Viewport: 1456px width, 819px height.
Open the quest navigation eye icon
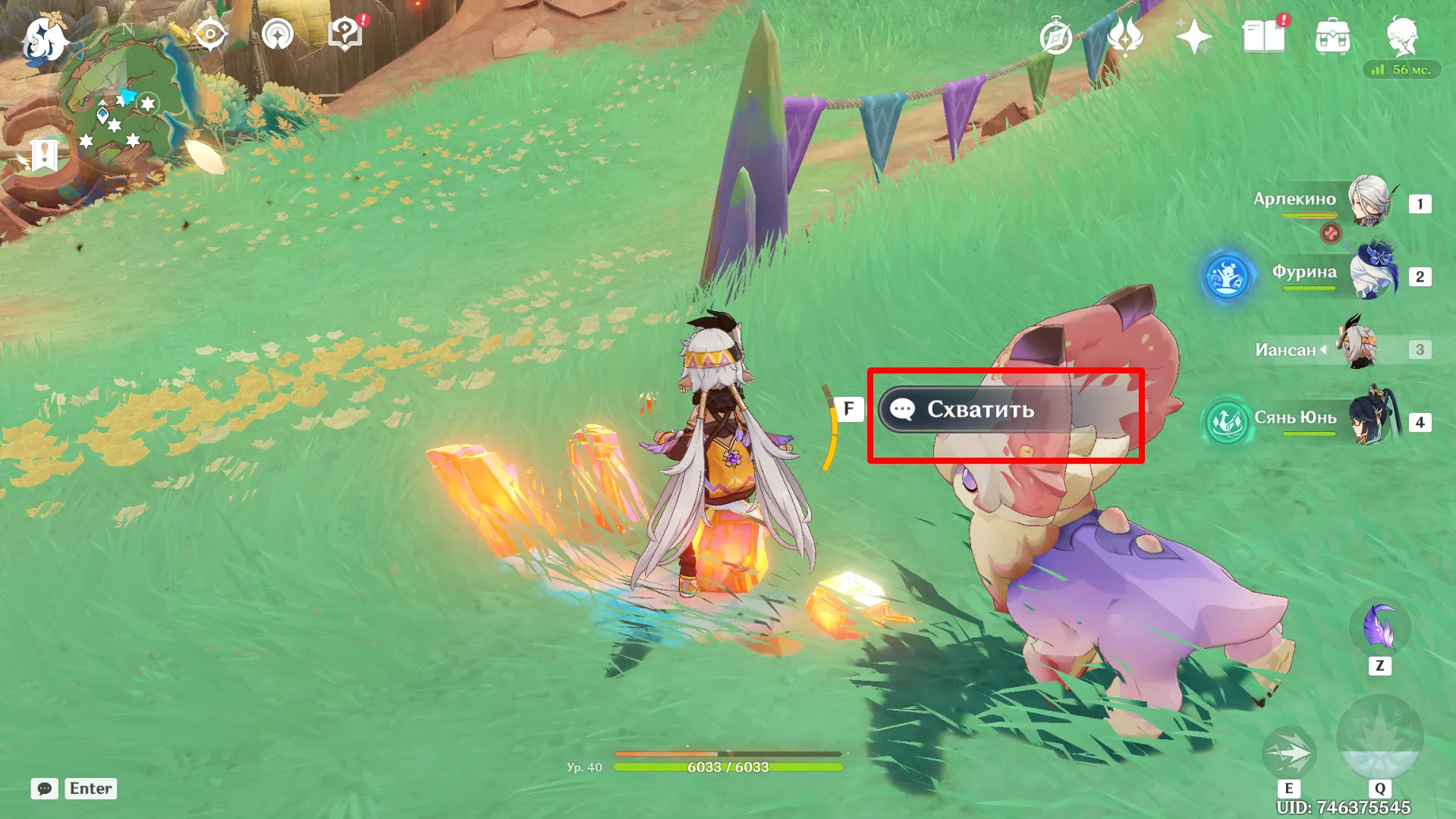coord(209,35)
